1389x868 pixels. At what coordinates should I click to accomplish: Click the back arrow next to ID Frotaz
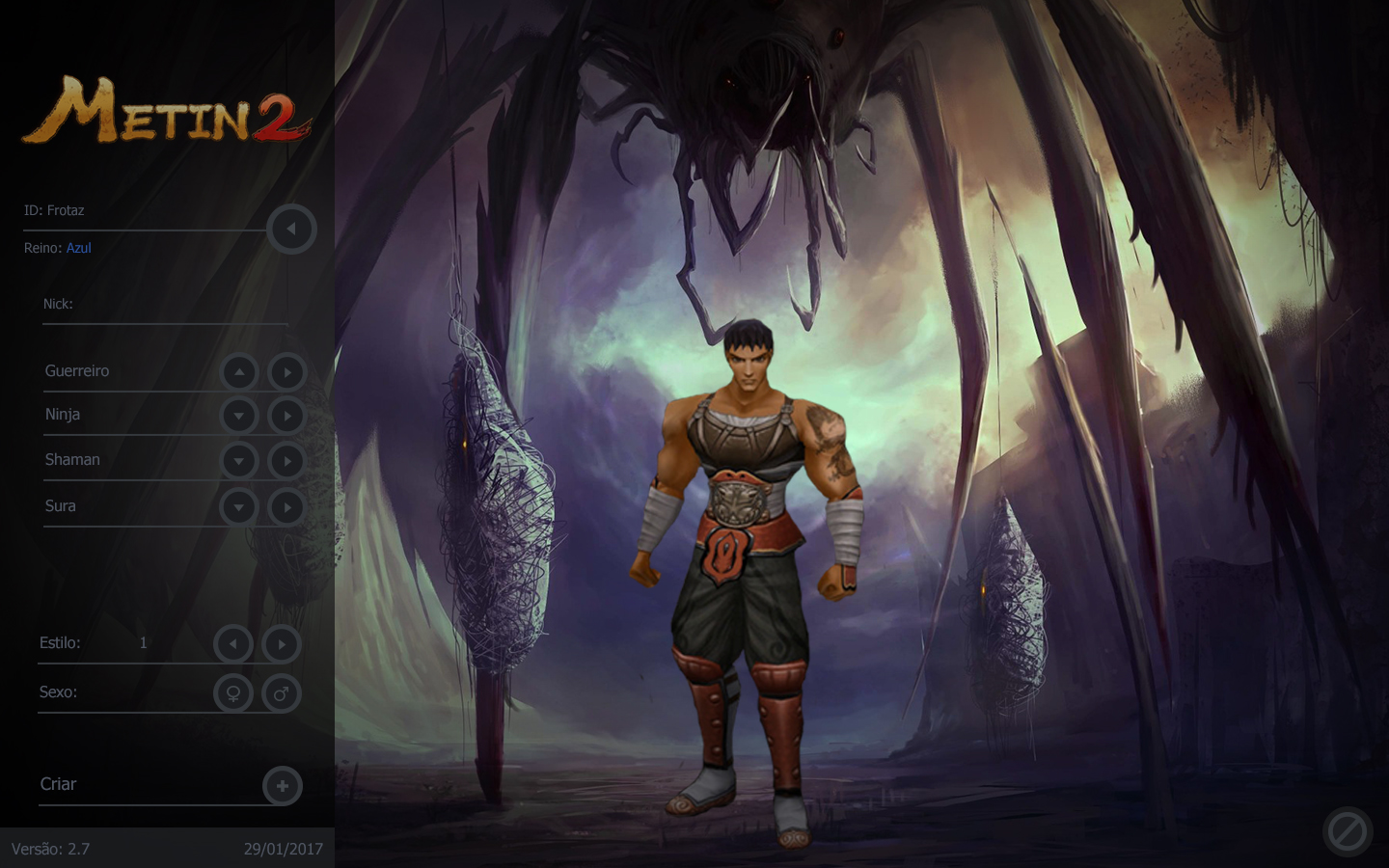(x=290, y=230)
